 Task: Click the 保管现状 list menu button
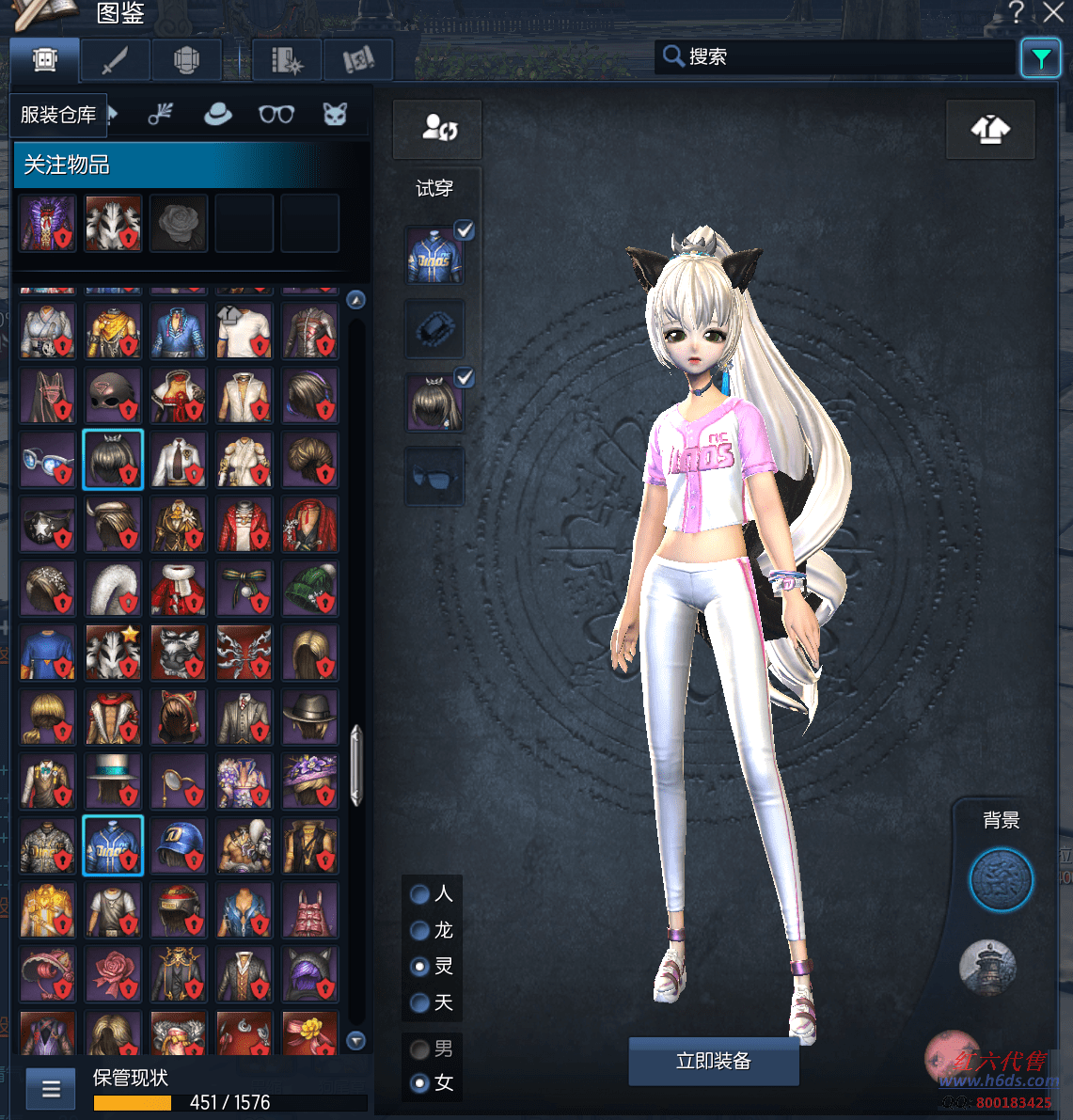51,1089
